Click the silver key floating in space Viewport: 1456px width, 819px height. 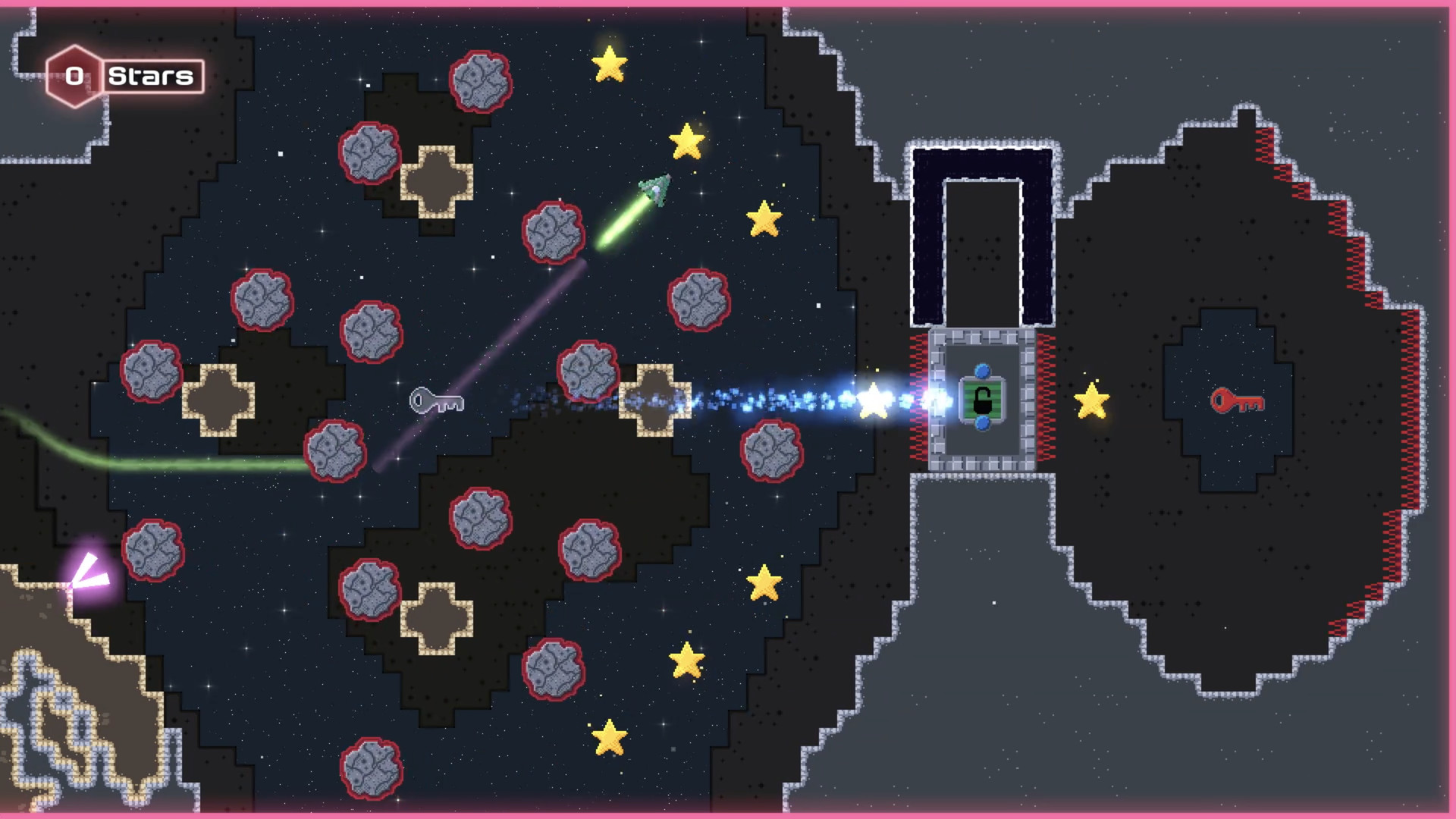(x=436, y=401)
